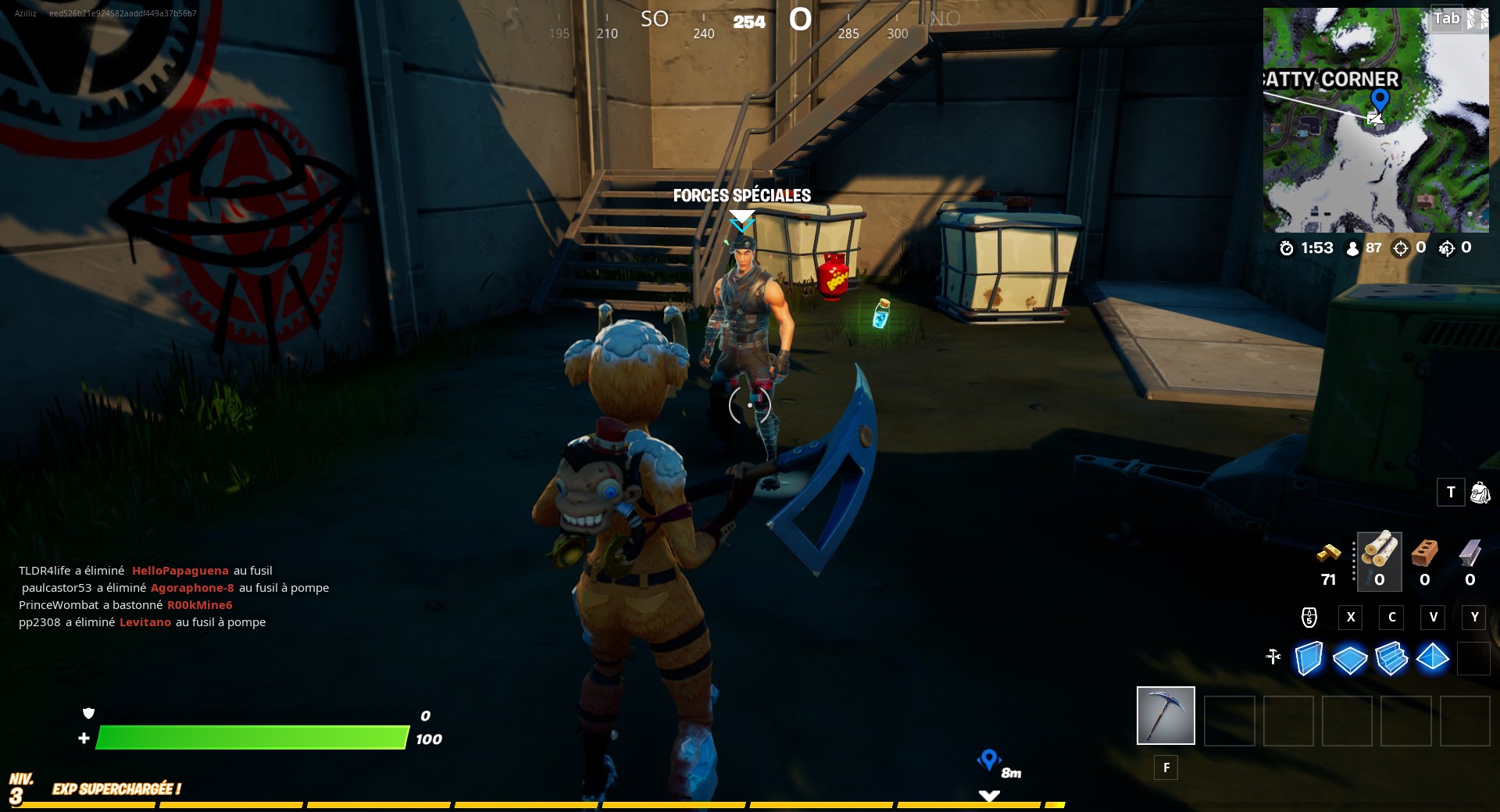Click the X material key button

[1351, 618]
